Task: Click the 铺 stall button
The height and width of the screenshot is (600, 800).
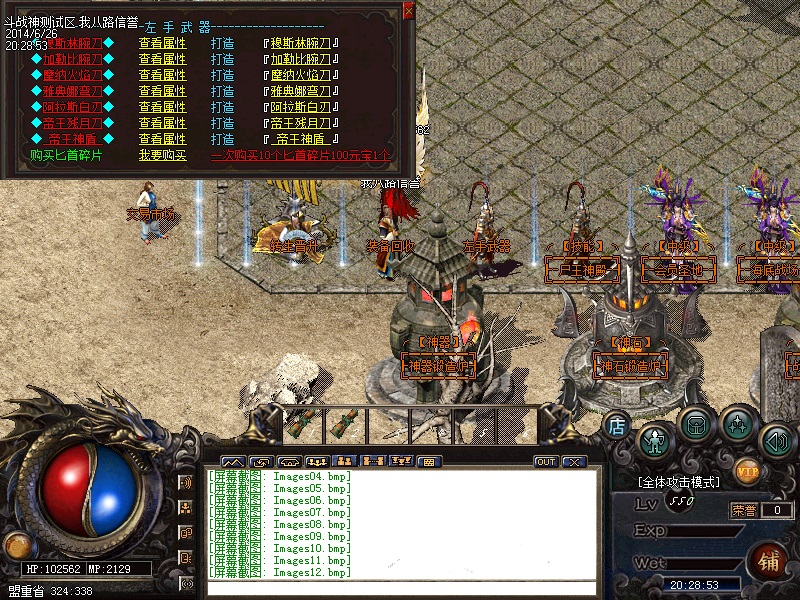Action: [x=768, y=559]
